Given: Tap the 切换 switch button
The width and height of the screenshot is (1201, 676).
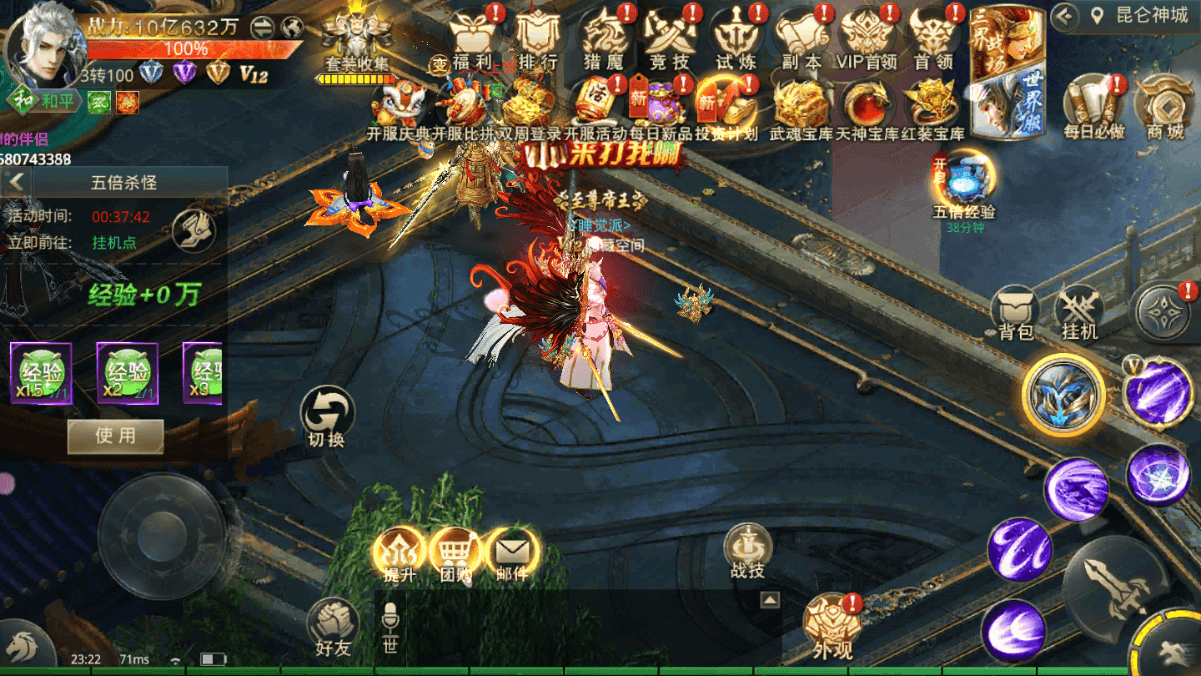Looking at the screenshot, I should click(327, 416).
